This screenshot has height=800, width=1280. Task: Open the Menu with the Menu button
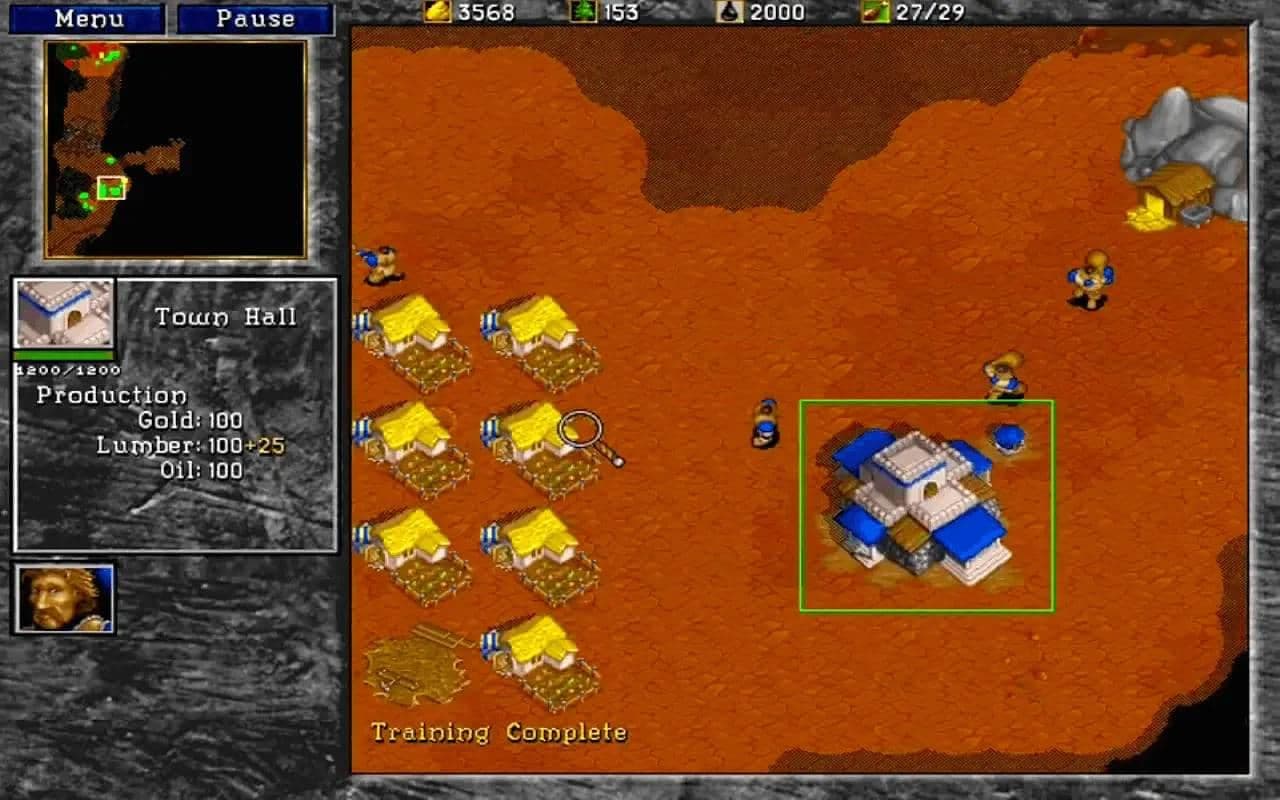[x=88, y=18]
